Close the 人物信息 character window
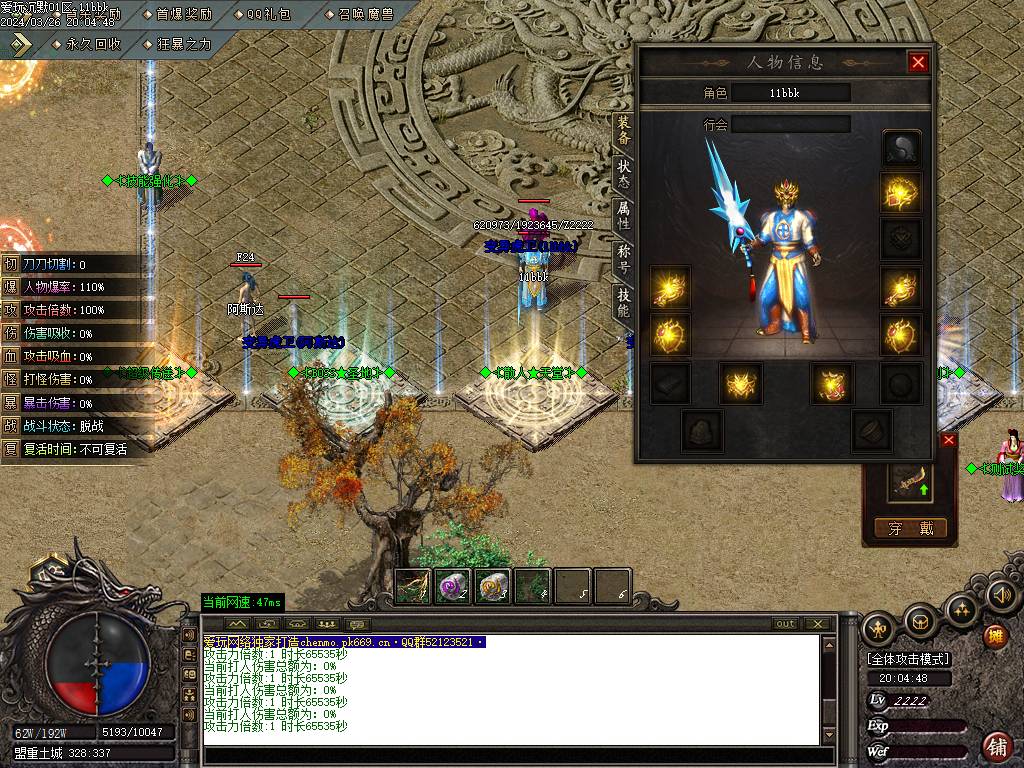The width and height of the screenshot is (1024, 768). click(x=918, y=62)
